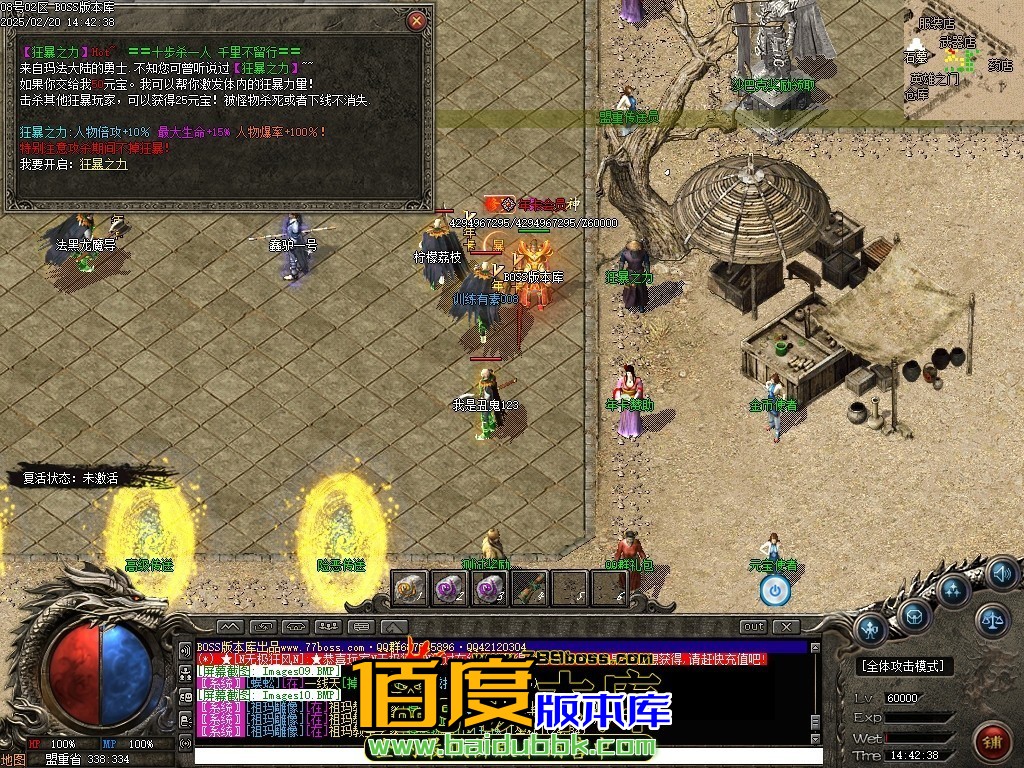This screenshot has width=1024, height=768.
Task: Close the chat panel with its X button
Action: (x=787, y=627)
